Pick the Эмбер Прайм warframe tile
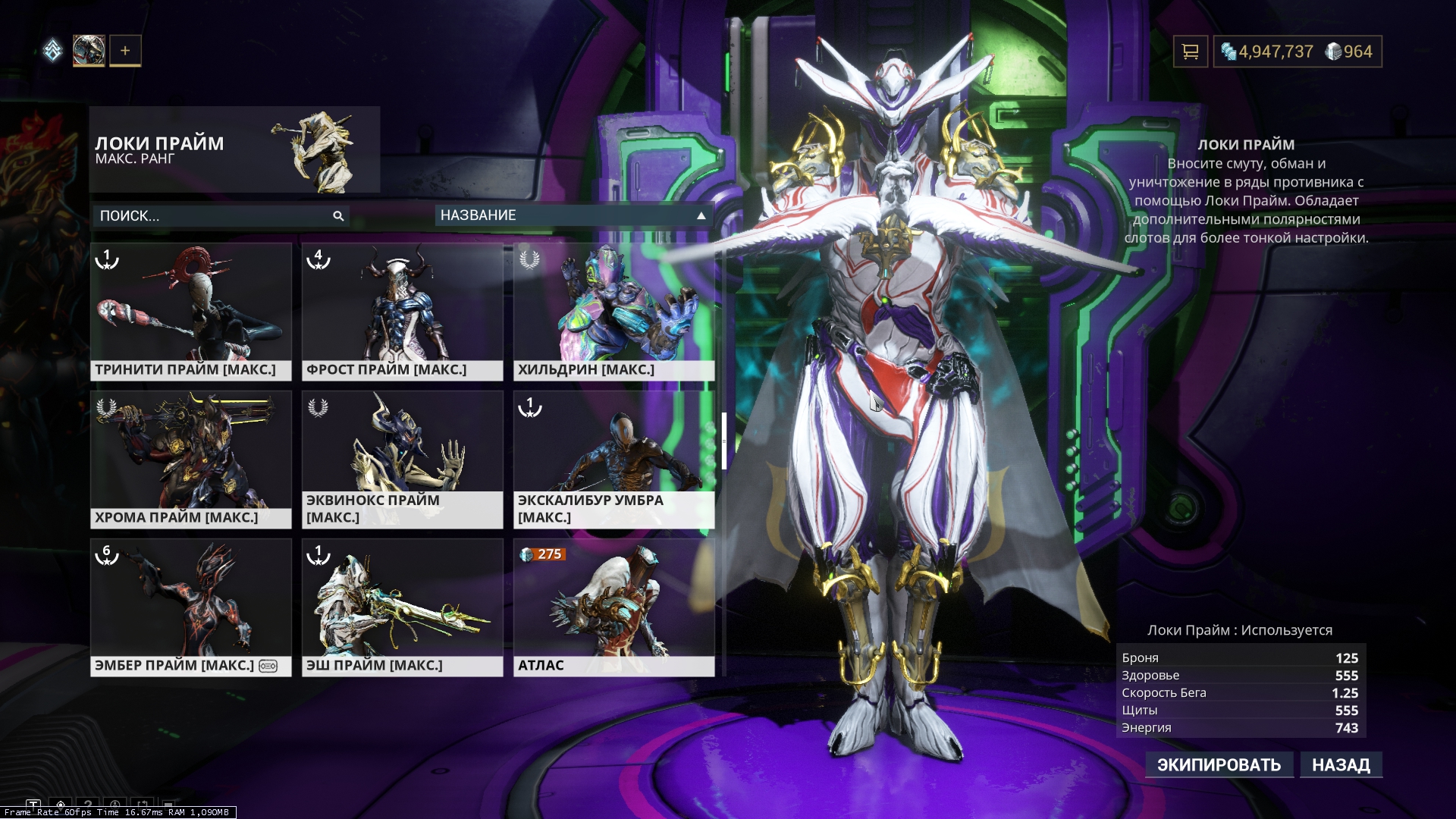Image resolution: width=1456 pixels, height=819 pixels. coord(190,607)
